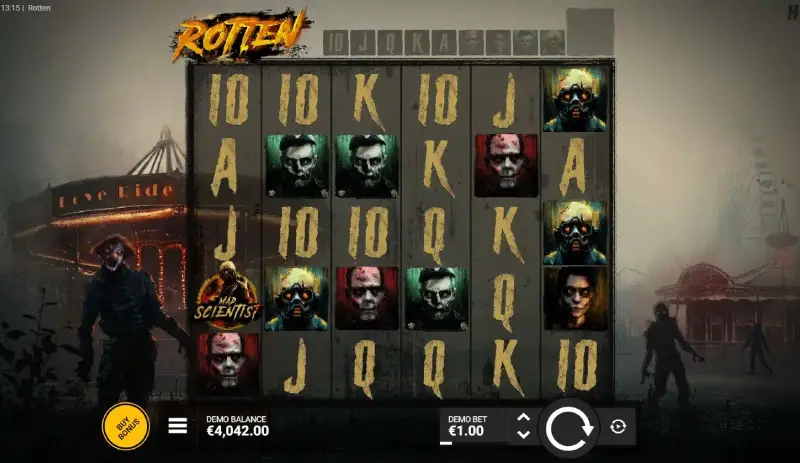Increase the demo bet amount
Image resolution: width=800 pixels, height=463 pixels.
click(x=523, y=418)
